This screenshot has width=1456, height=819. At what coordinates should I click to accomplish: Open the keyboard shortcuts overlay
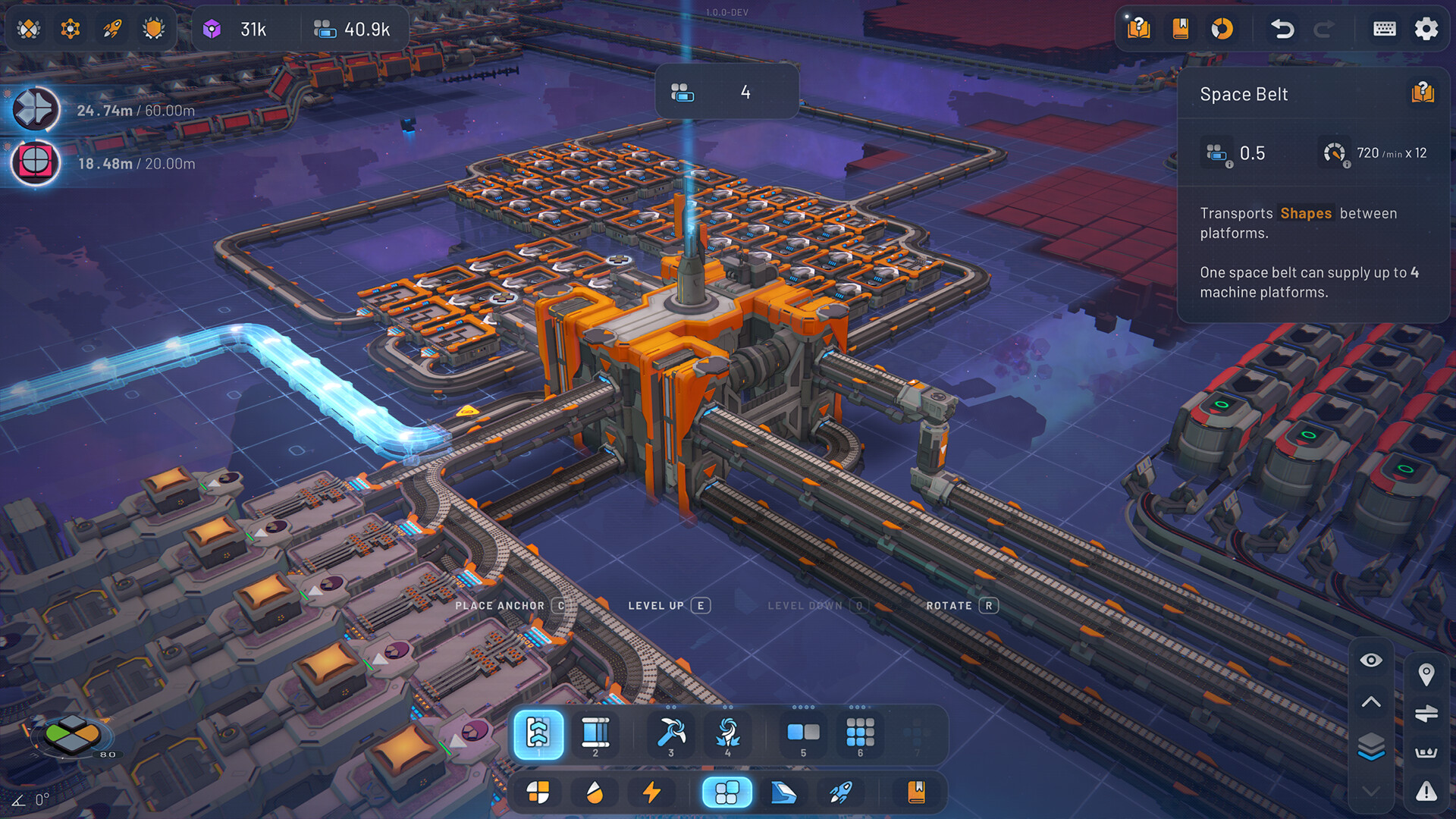(1384, 29)
